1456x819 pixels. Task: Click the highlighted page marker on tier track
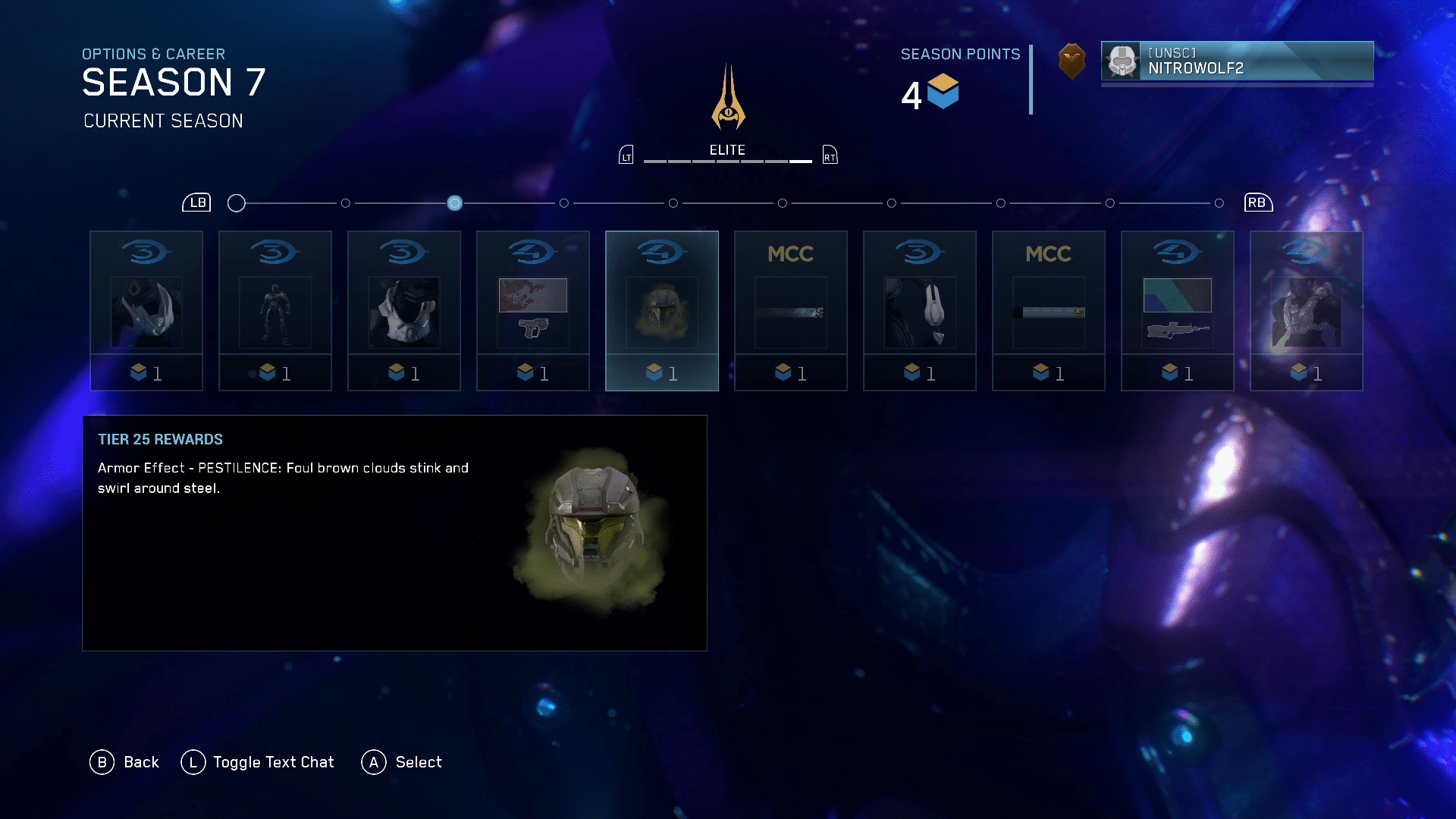pos(454,203)
